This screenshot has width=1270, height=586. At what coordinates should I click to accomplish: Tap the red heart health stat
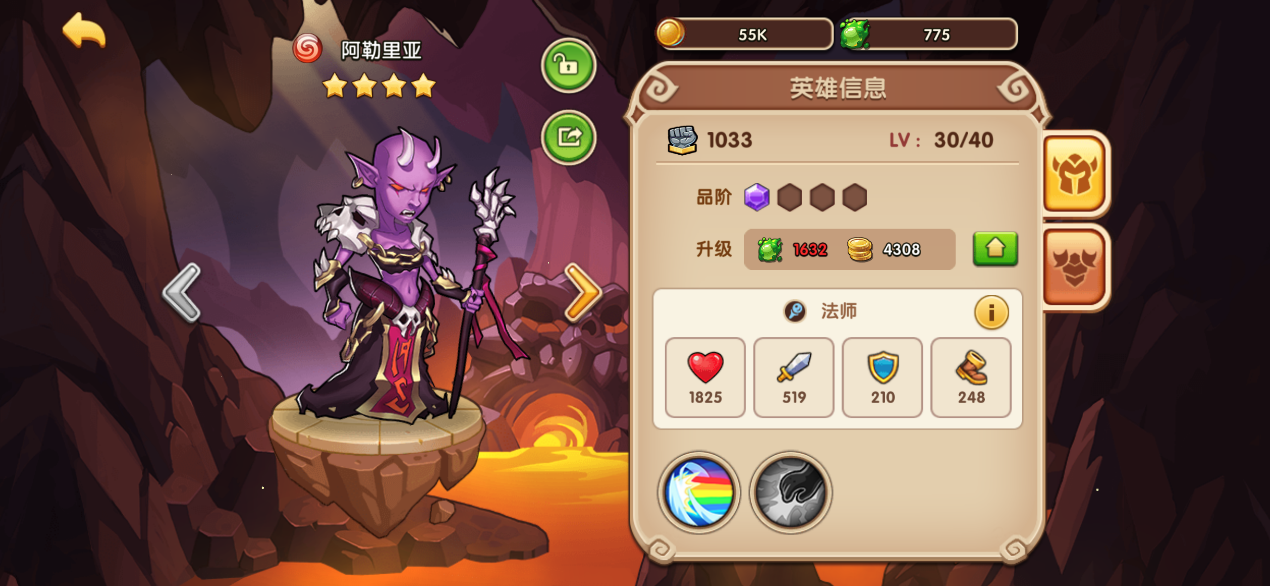[x=705, y=377]
